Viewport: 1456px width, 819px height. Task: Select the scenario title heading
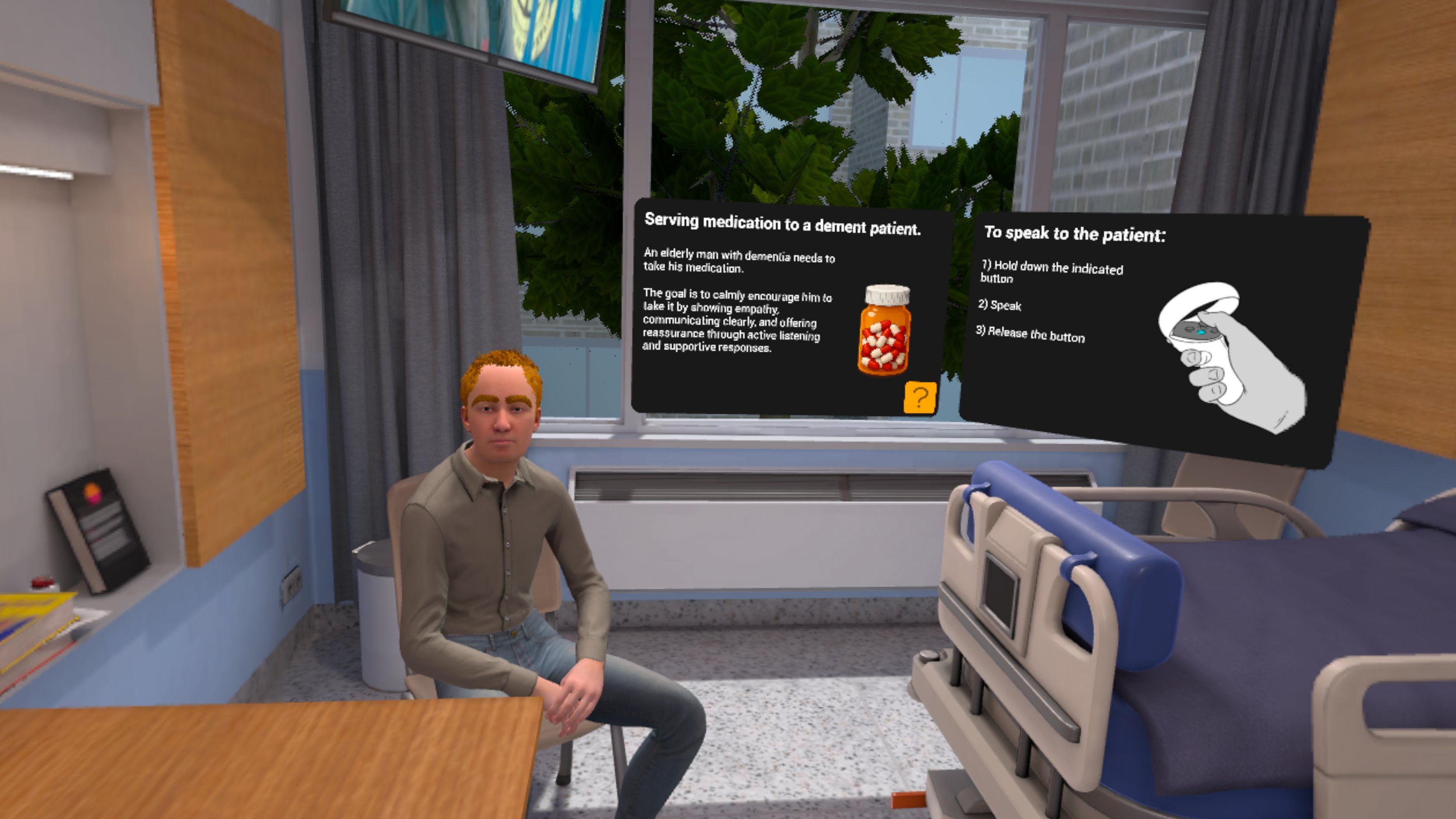coord(790,224)
